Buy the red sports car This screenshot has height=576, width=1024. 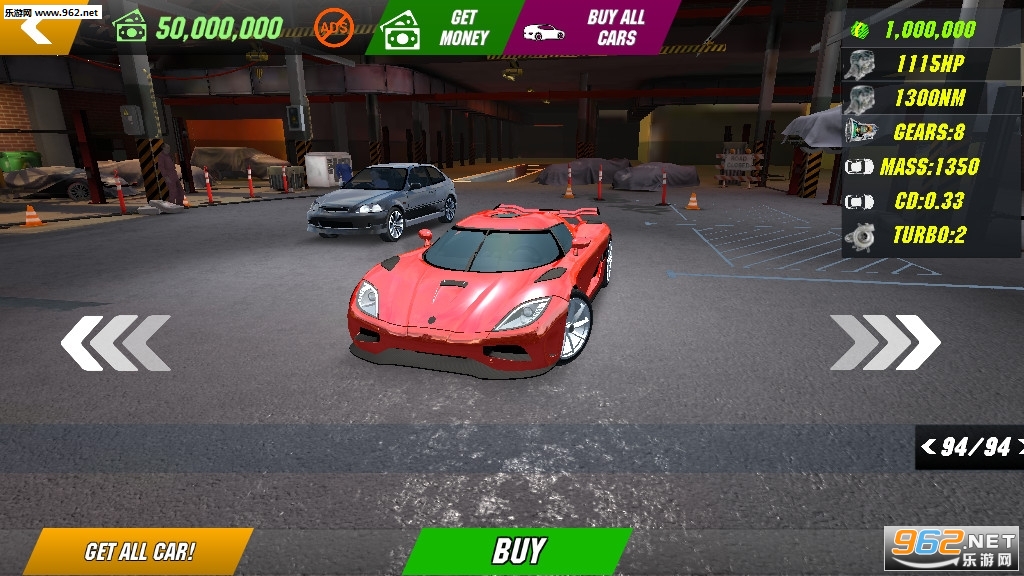point(518,551)
